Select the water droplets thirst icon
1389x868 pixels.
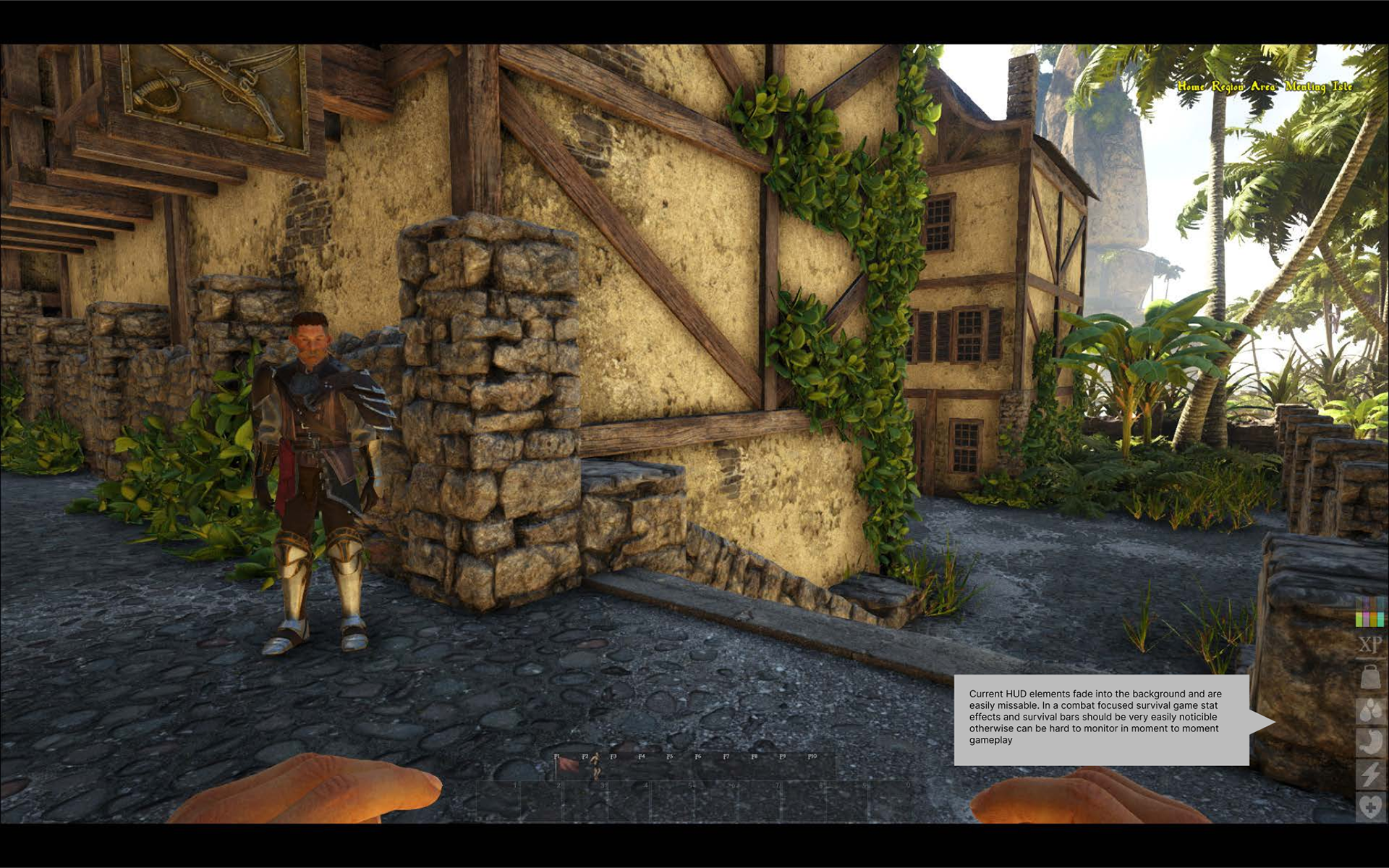(x=1370, y=711)
